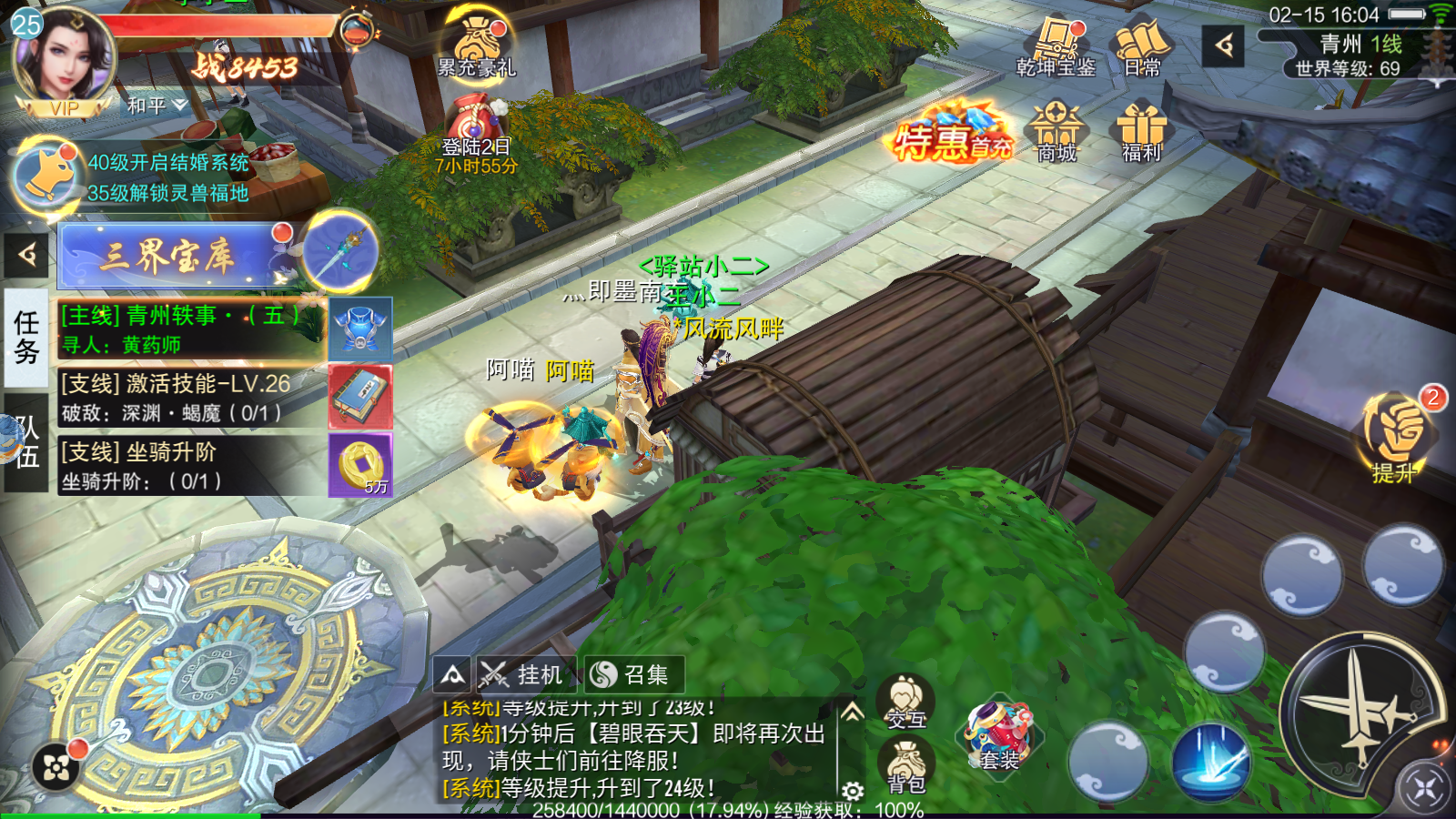Open the 日常 daily activities
Screen dimensions: 1456x819
pyautogui.click(x=1142, y=47)
